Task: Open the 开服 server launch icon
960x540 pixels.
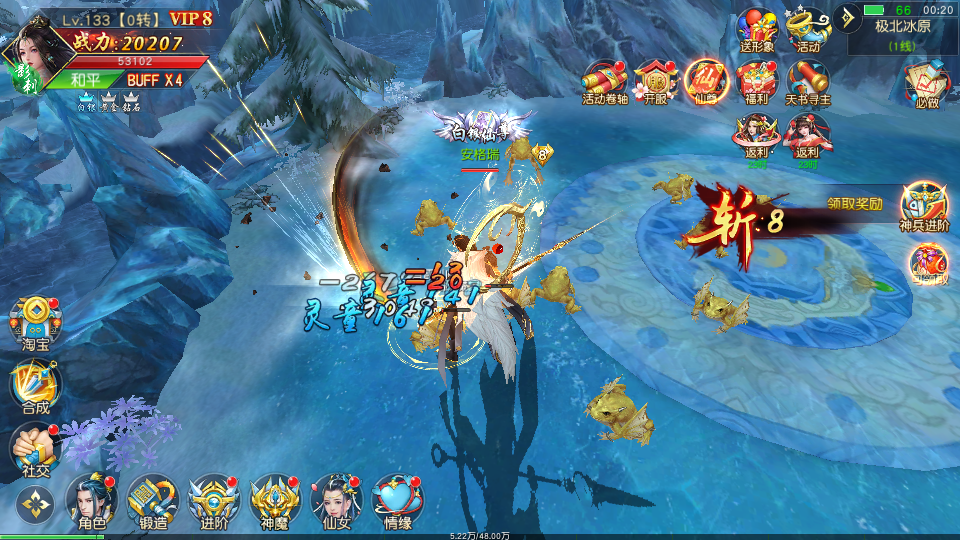Action: coord(655,79)
